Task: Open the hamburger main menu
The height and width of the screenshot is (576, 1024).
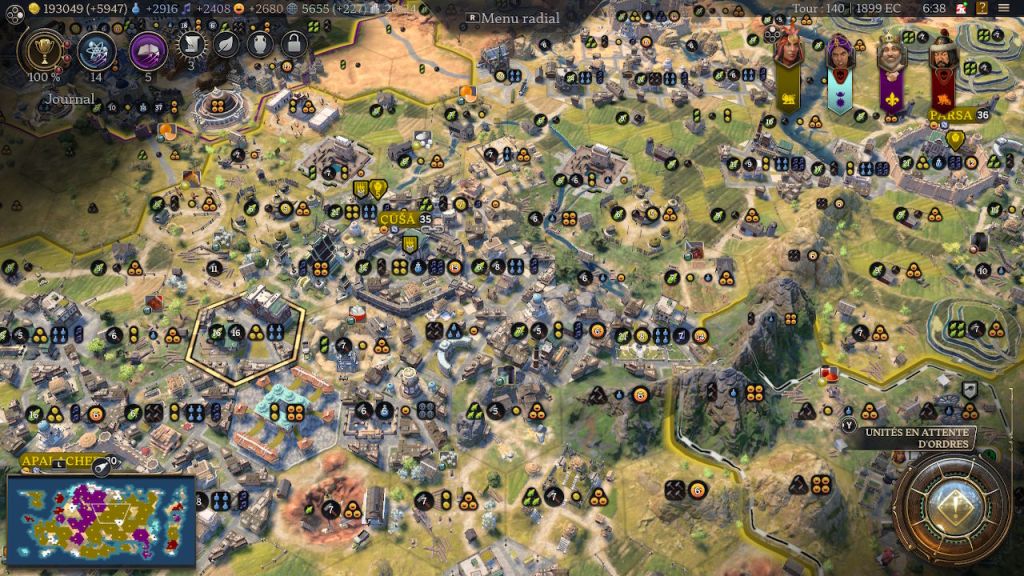Action: (x=1004, y=8)
